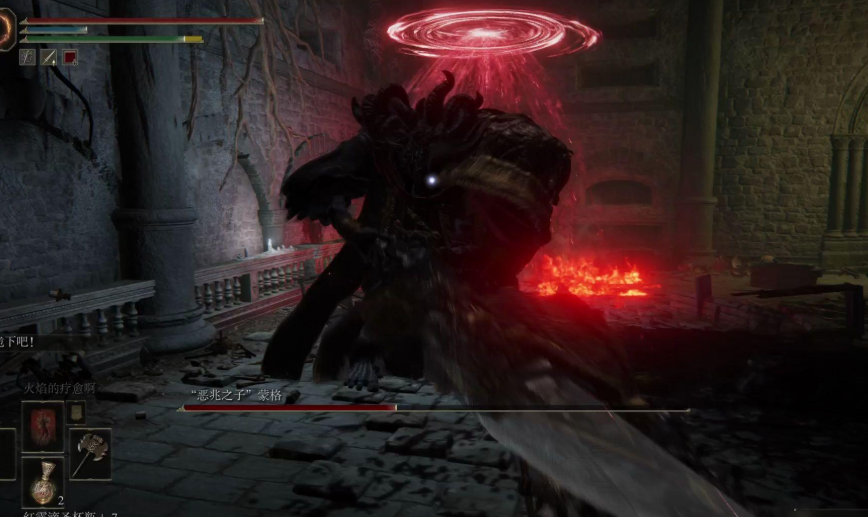This screenshot has height=517, width=868.
Task: Inspect the sword attack buff status icon
Action: pyautogui.click(x=48, y=58)
